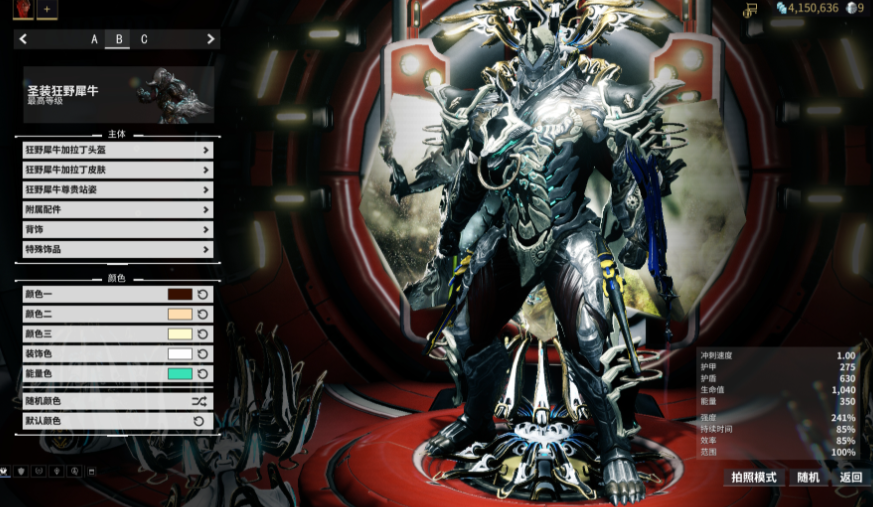Select the pale yellow 颜色三 swatch
This screenshot has height=507, width=873.
coord(180,334)
